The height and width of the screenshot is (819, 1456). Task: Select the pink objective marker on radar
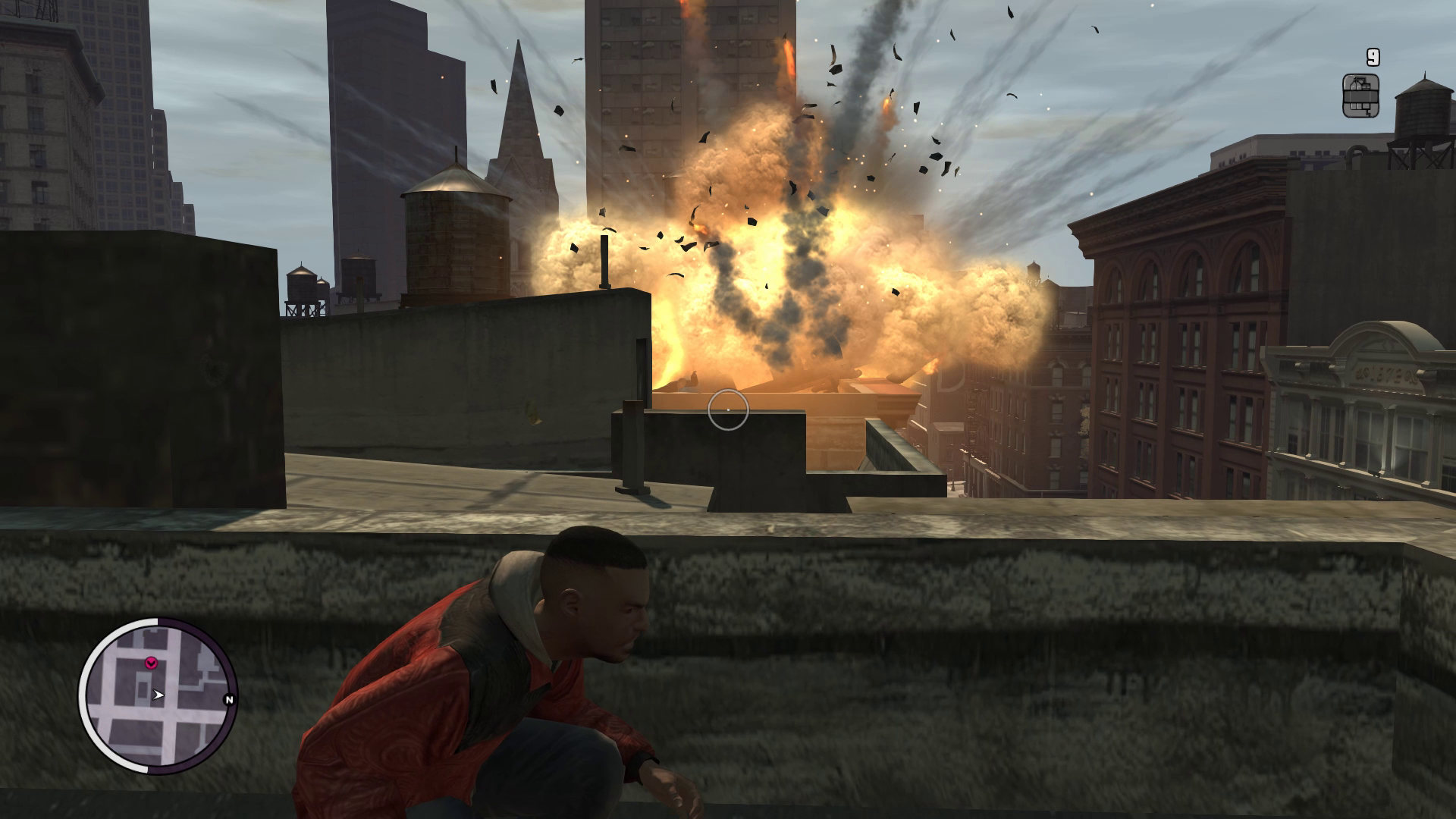pyautogui.click(x=151, y=663)
